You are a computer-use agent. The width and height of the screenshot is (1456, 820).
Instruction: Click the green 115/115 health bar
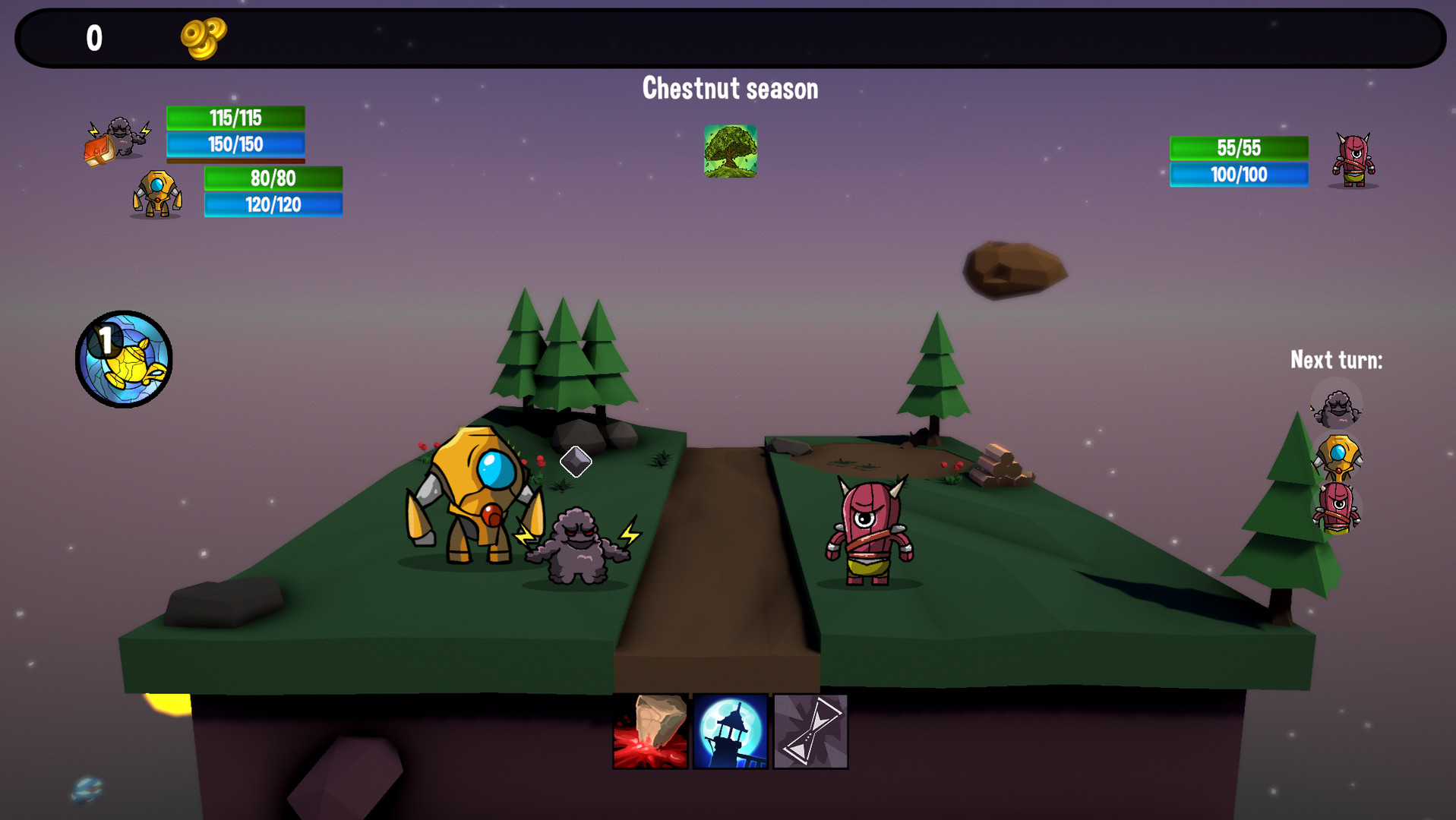(235, 118)
